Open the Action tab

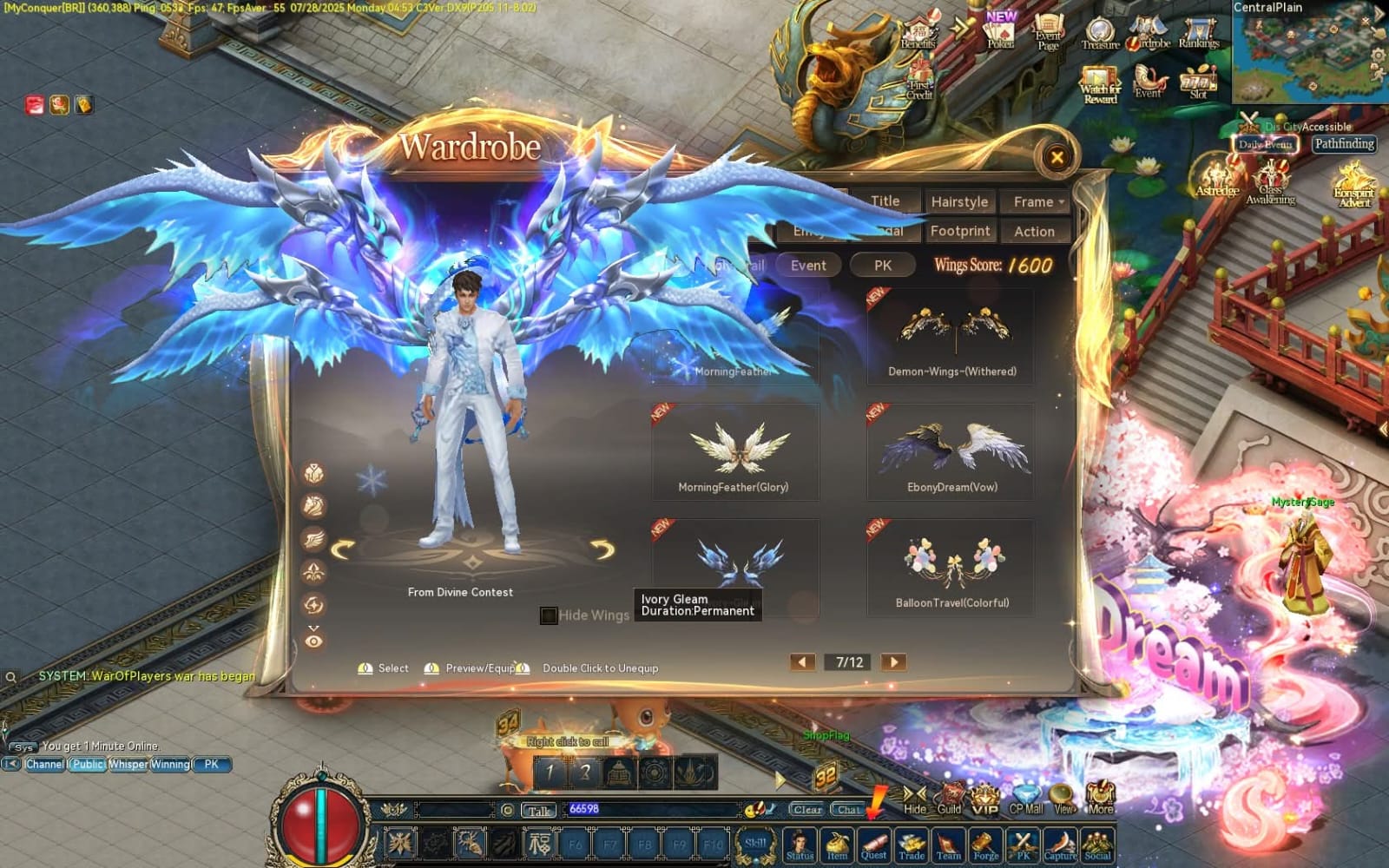(x=1034, y=231)
